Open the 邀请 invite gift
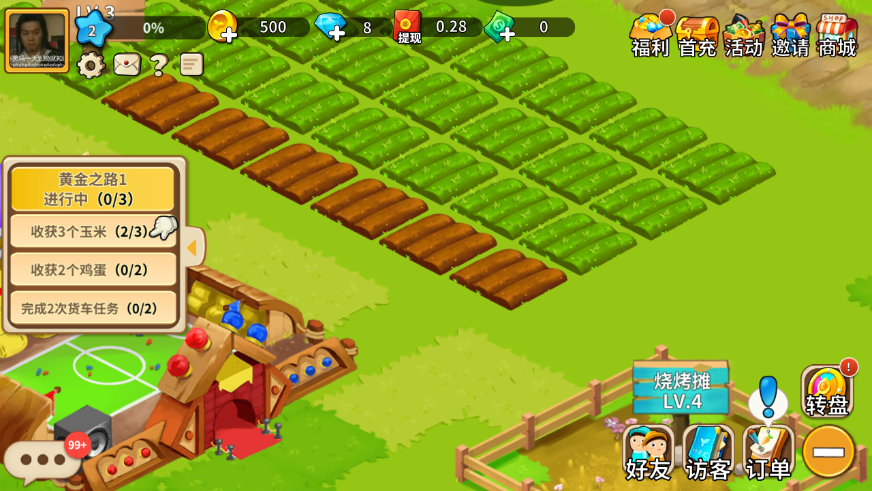The height and width of the screenshot is (491, 872). click(x=790, y=34)
